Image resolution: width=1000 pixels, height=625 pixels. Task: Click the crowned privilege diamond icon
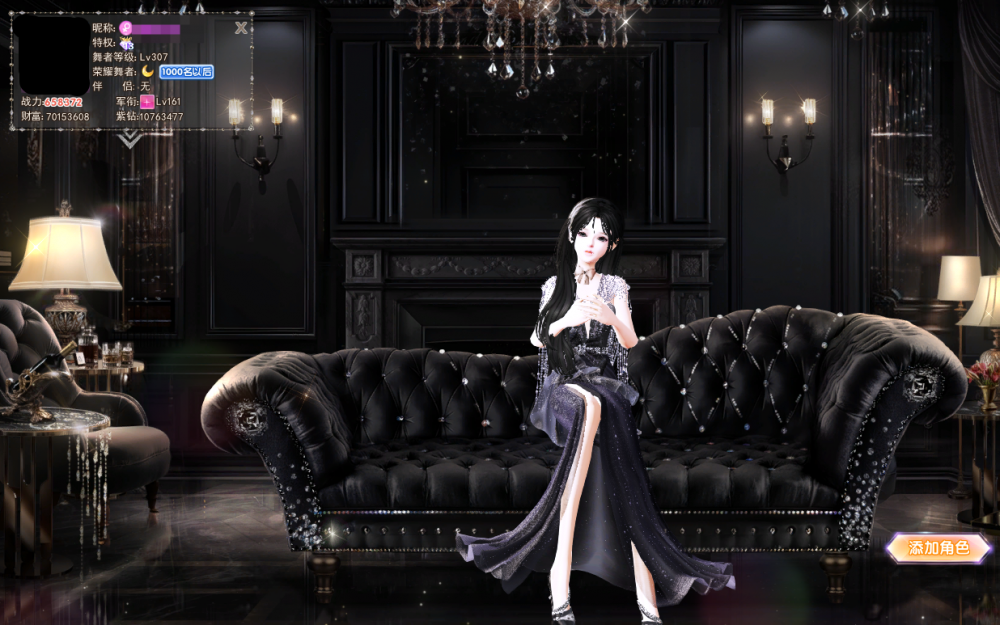click(127, 43)
